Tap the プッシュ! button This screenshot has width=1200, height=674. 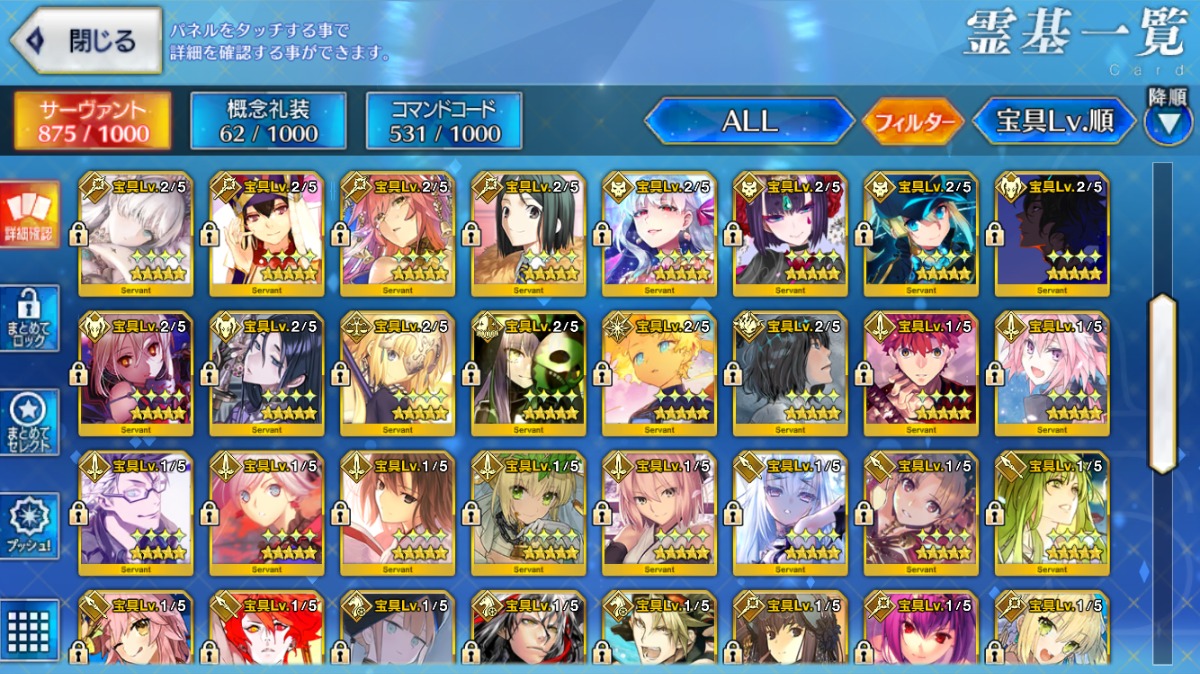(x=29, y=526)
